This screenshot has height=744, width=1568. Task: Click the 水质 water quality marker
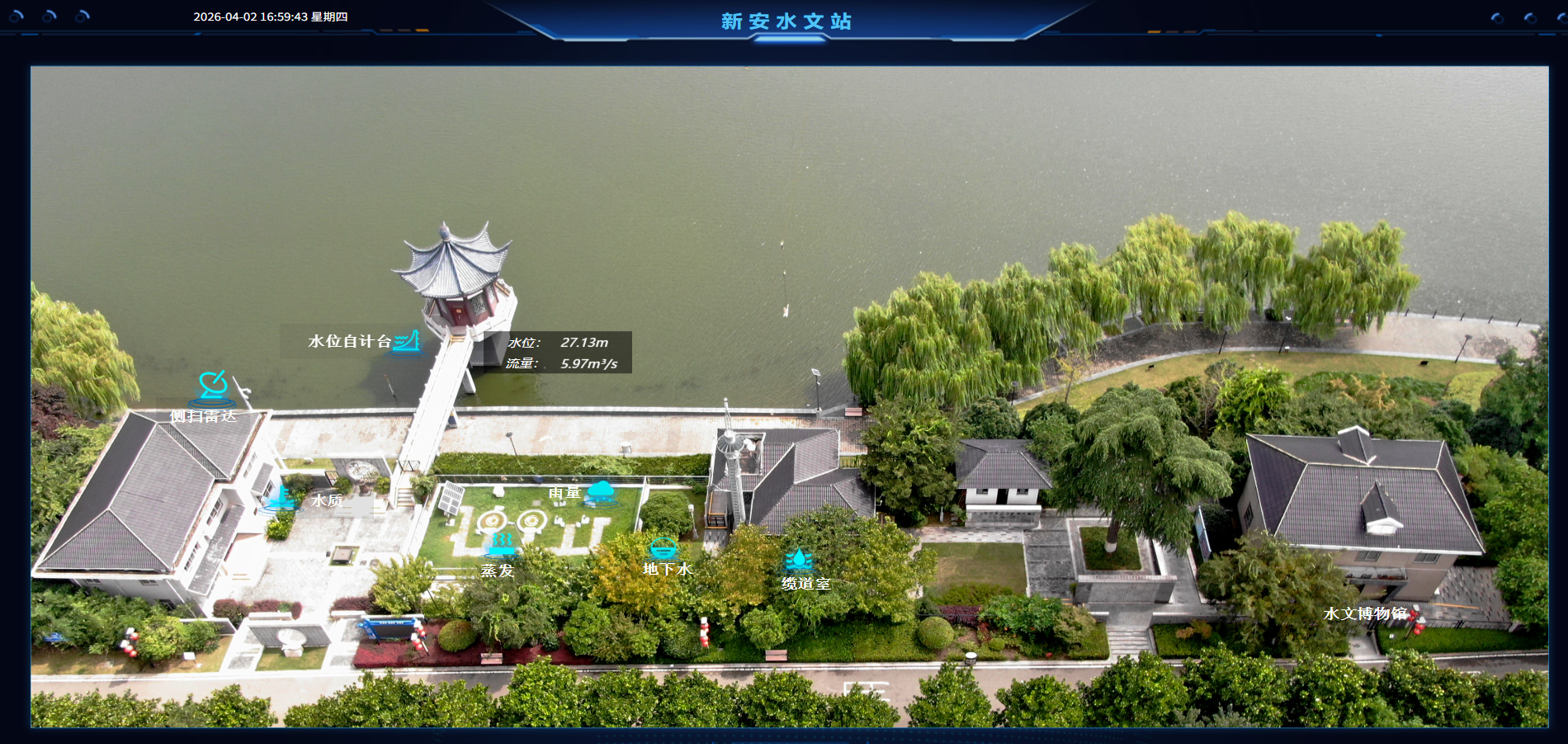281,498
